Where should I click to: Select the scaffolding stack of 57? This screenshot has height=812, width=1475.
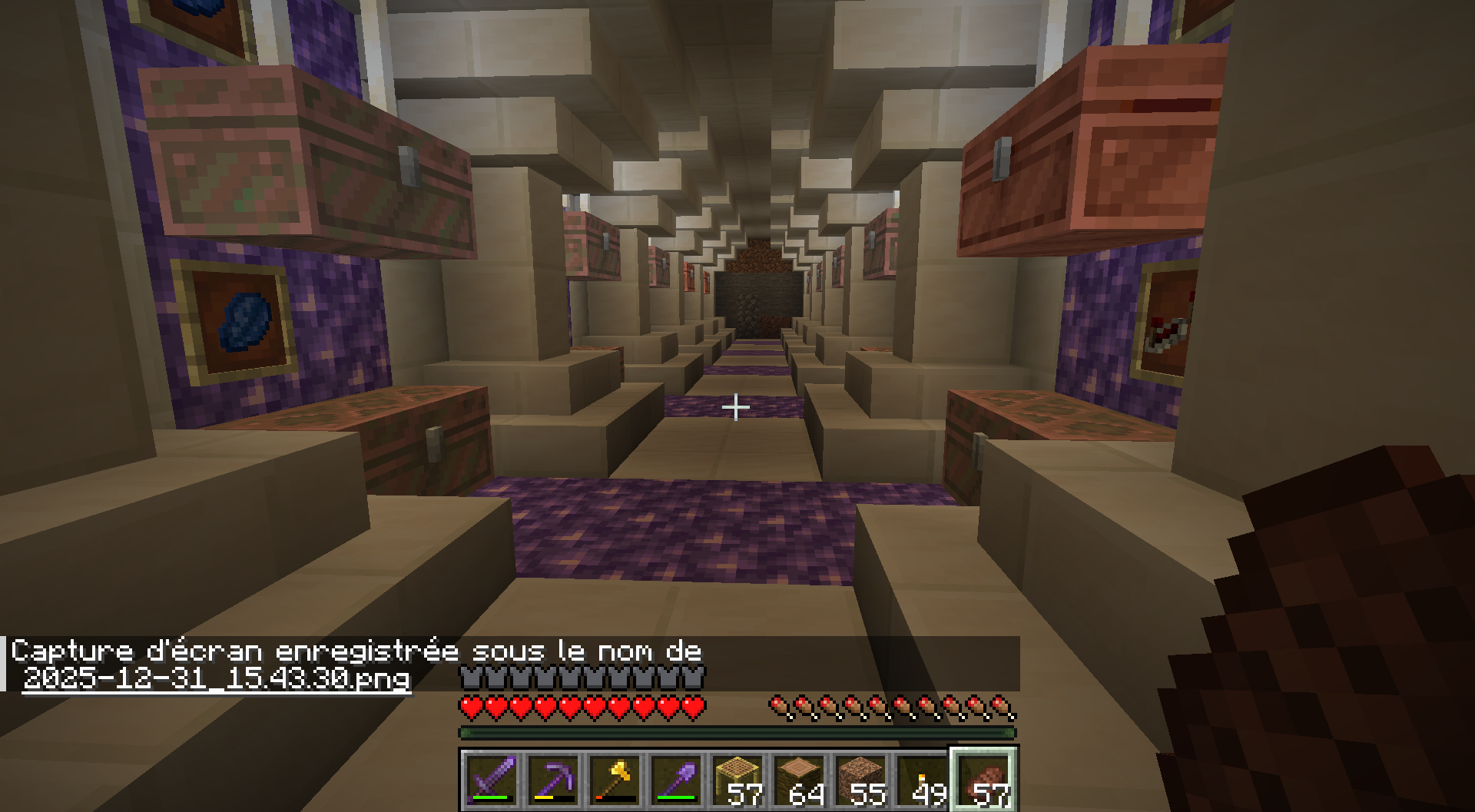click(x=737, y=778)
